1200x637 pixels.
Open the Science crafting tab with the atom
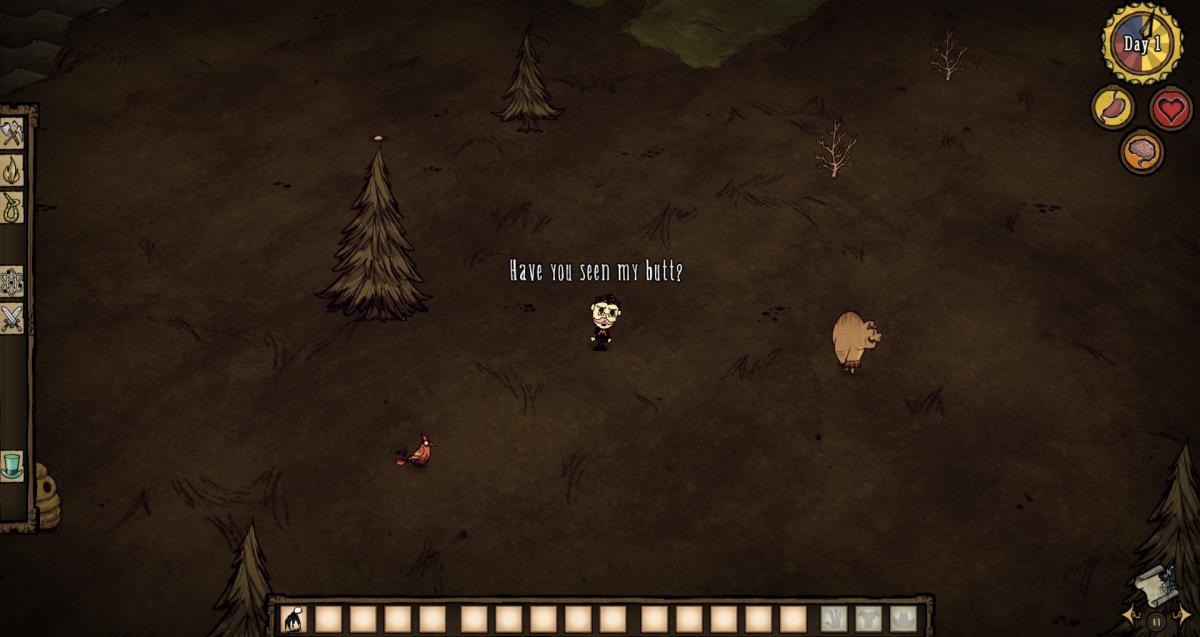tap(12, 282)
